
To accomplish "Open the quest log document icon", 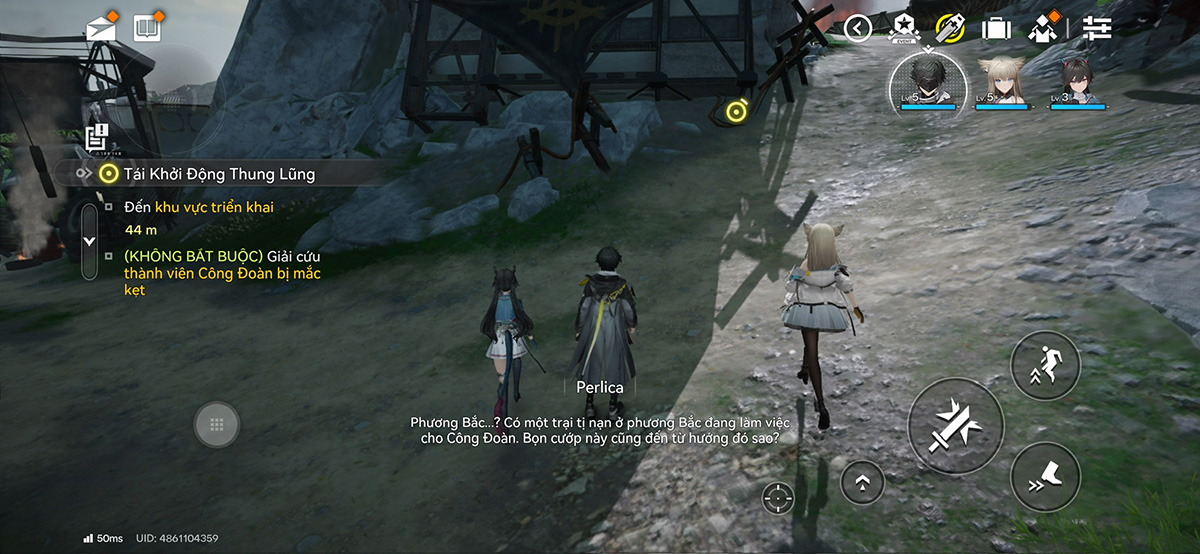I will 97,138.
